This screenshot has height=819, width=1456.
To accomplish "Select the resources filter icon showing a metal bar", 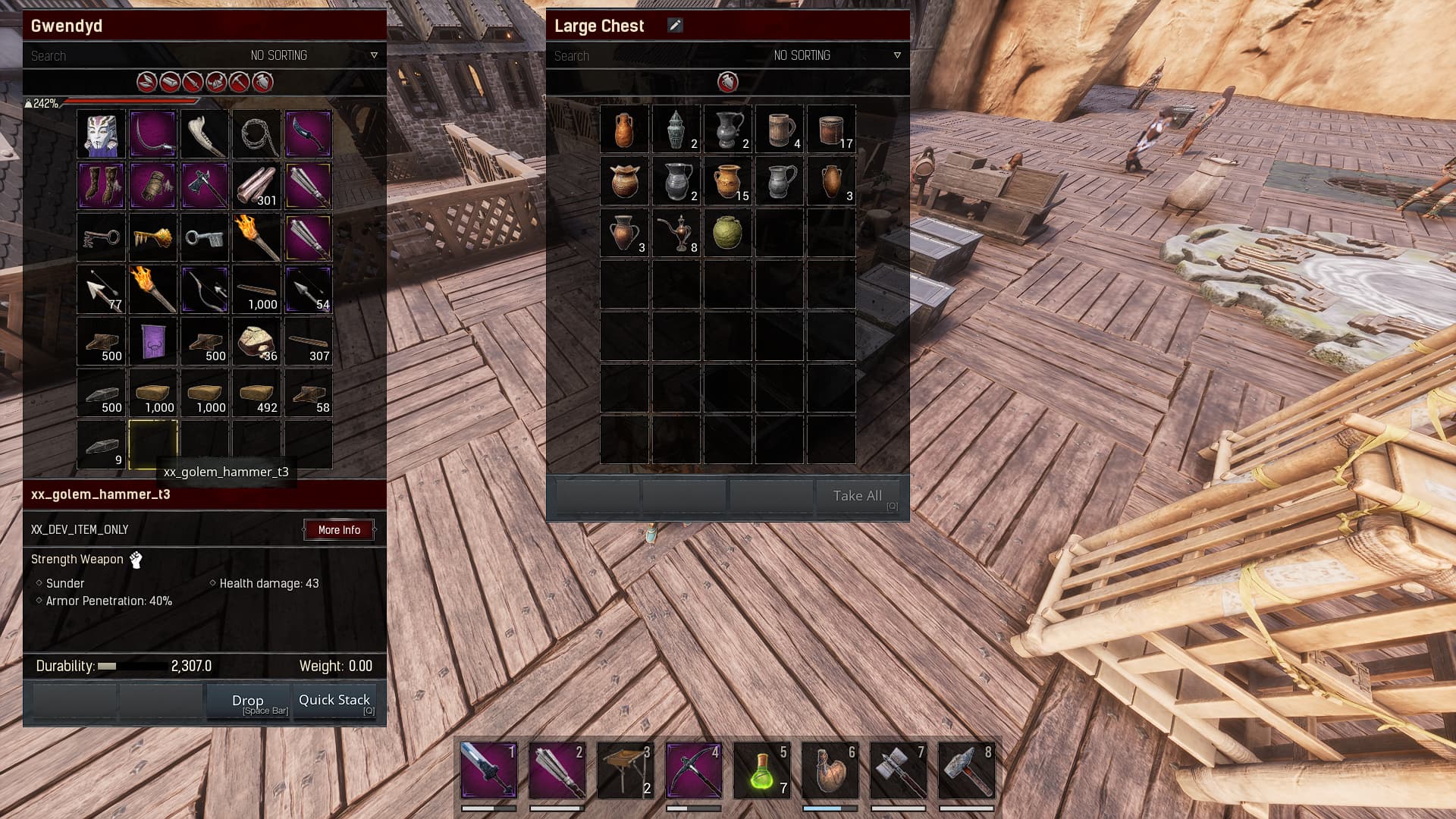I will click(x=168, y=82).
